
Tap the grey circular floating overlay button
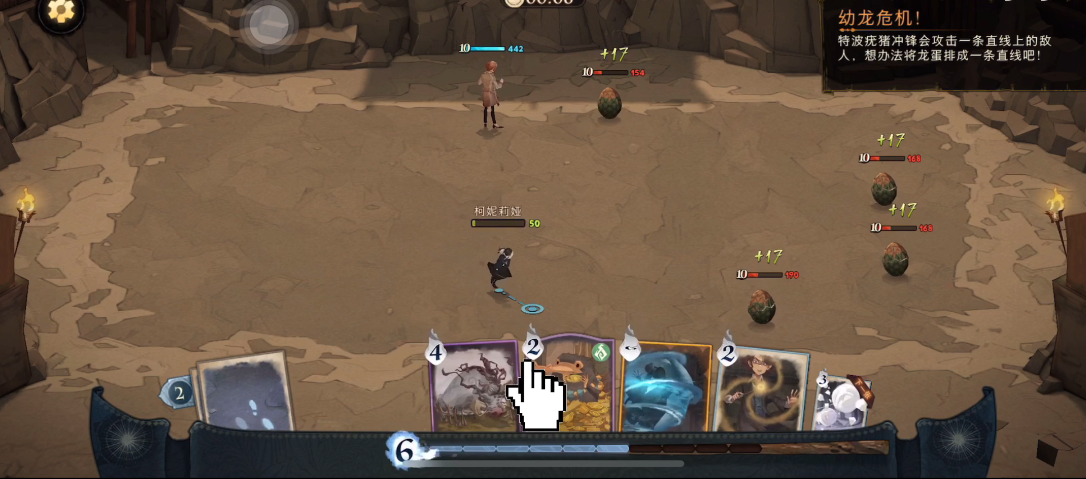pyautogui.click(x=269, y=25)
